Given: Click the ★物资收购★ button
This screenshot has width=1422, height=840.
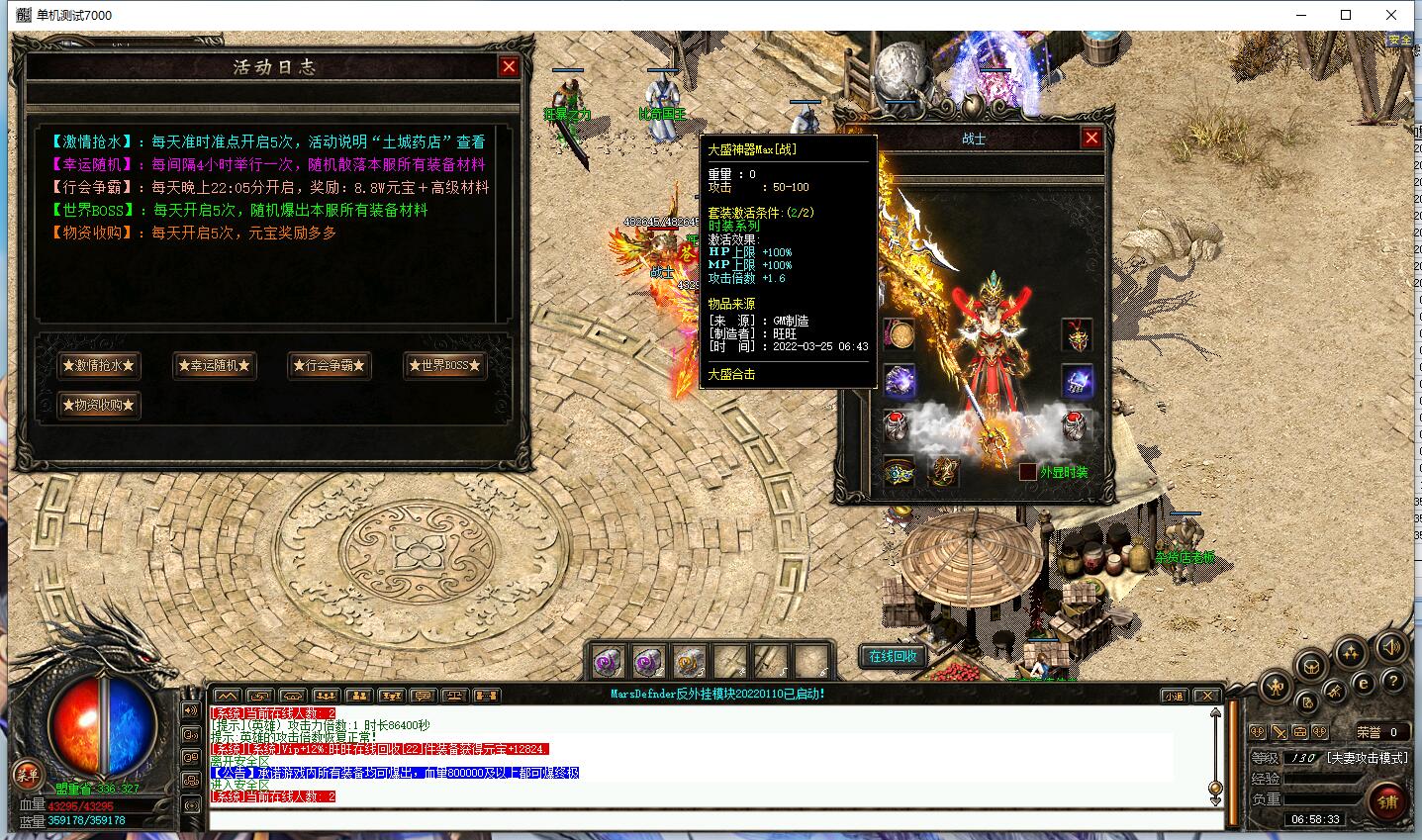Looking at the screenshot, I should tap(98, 405).
